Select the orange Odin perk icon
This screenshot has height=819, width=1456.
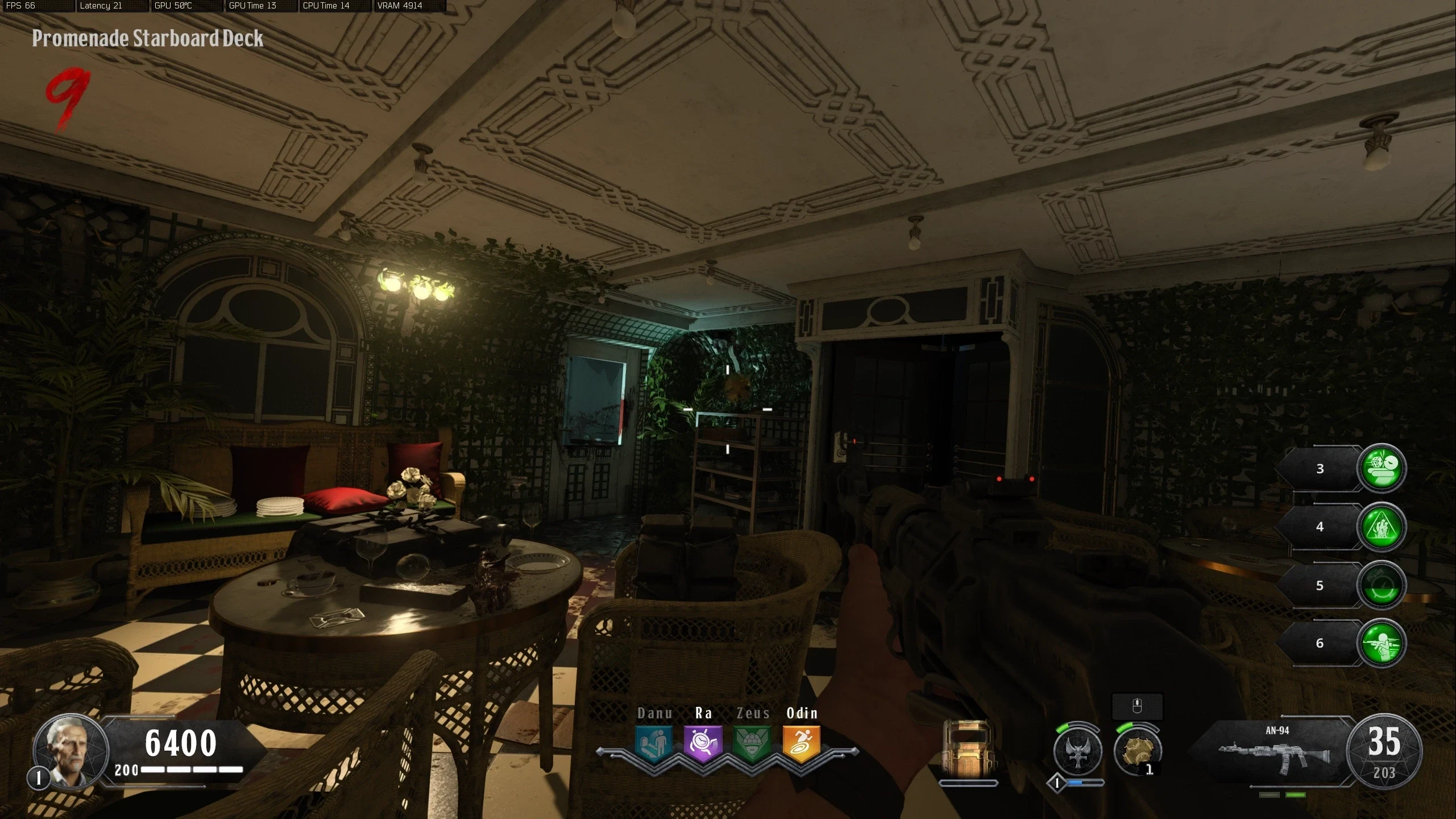[x=802, y=743]
